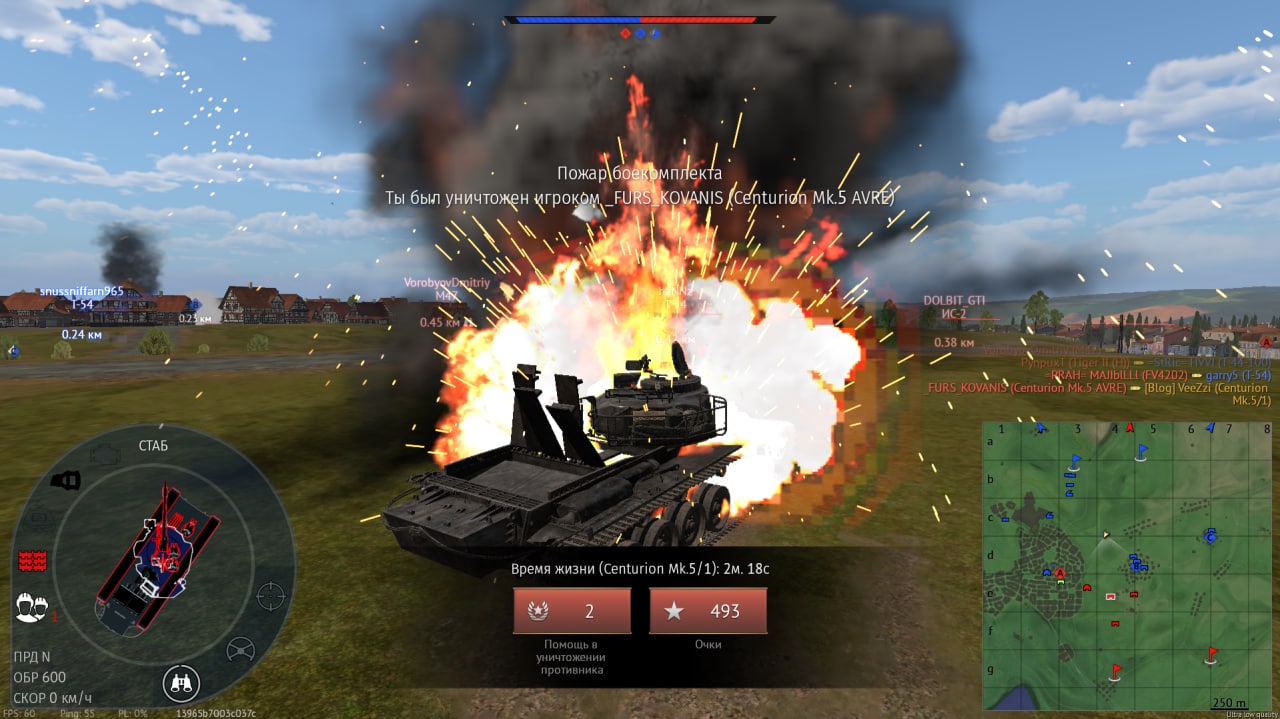Viewport: 1280px width, 719px height.
Task: Select the СТАБ stabilizer indicator
Action: tap(153, 446)
